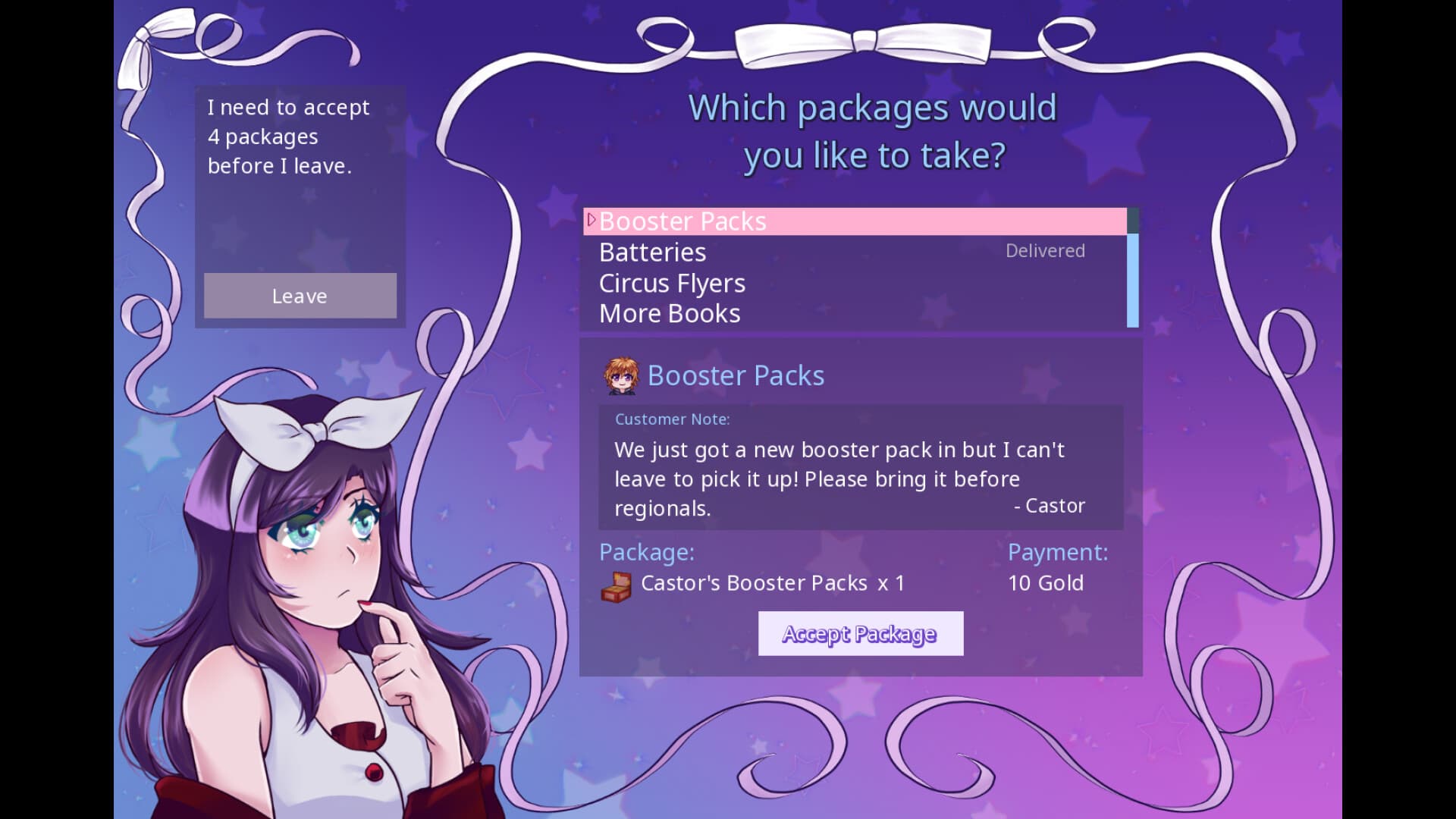The image size is (1456, 819).
Task: Click Castor's signature in the customer note
Action: pos(1050,506)
